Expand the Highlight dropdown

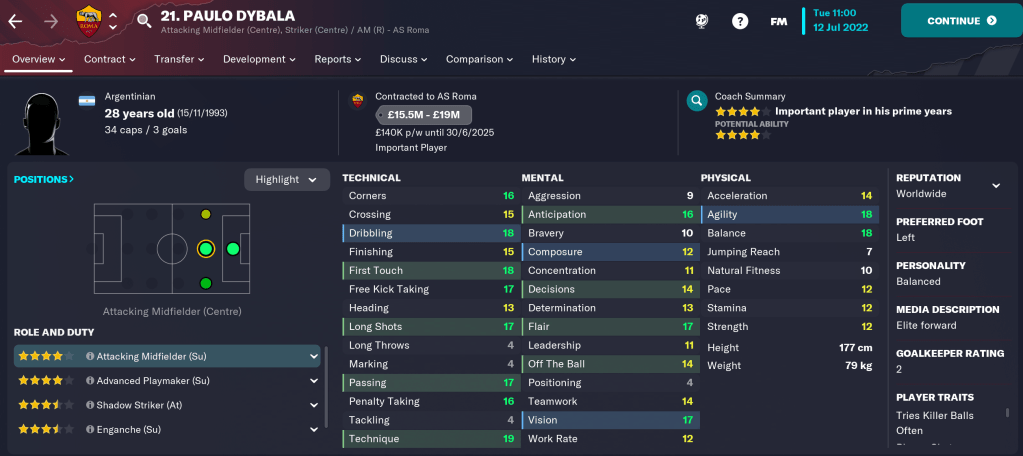(x=287, y=179)
